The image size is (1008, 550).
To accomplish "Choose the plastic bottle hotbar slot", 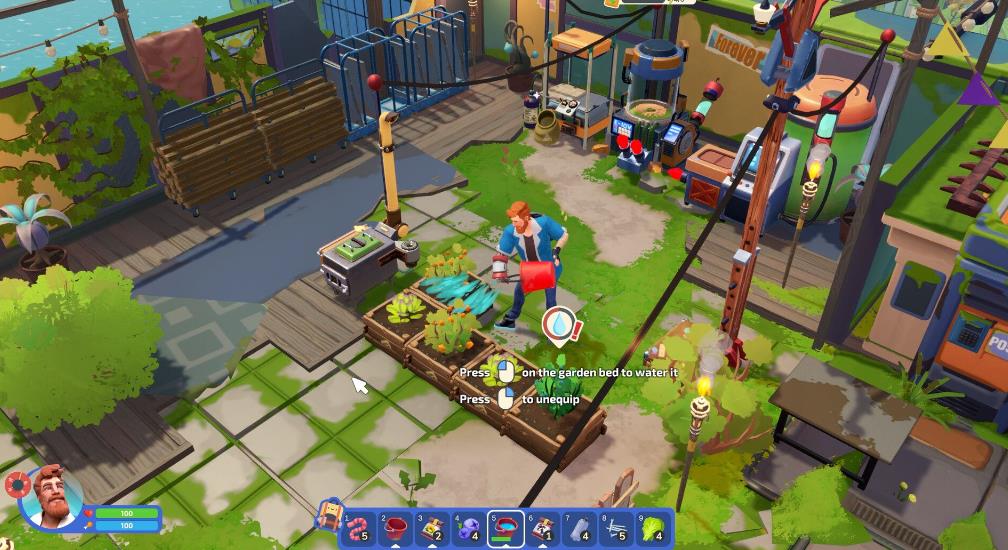I will pos(579,528).
